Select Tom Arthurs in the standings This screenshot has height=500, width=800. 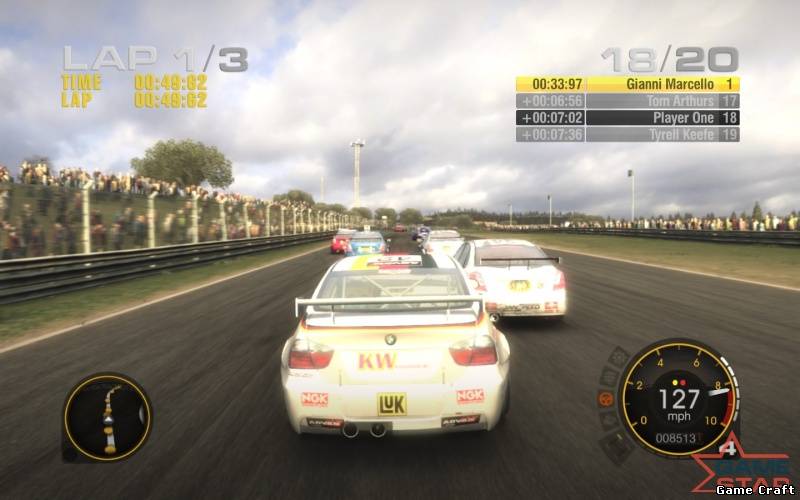coord(627,101)
